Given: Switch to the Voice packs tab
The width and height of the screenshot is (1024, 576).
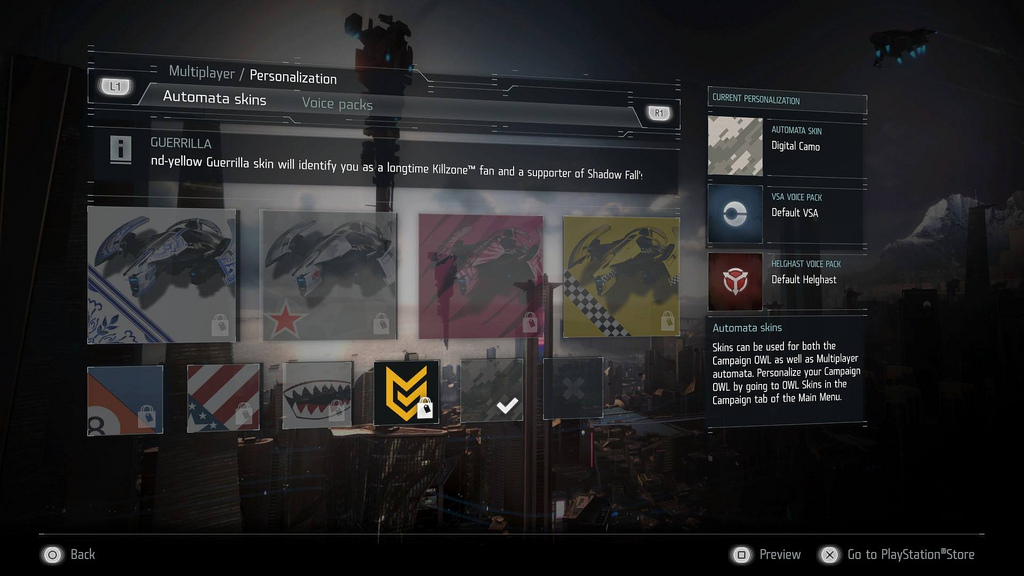Looking at the screenshot, I should coord(337,104).
